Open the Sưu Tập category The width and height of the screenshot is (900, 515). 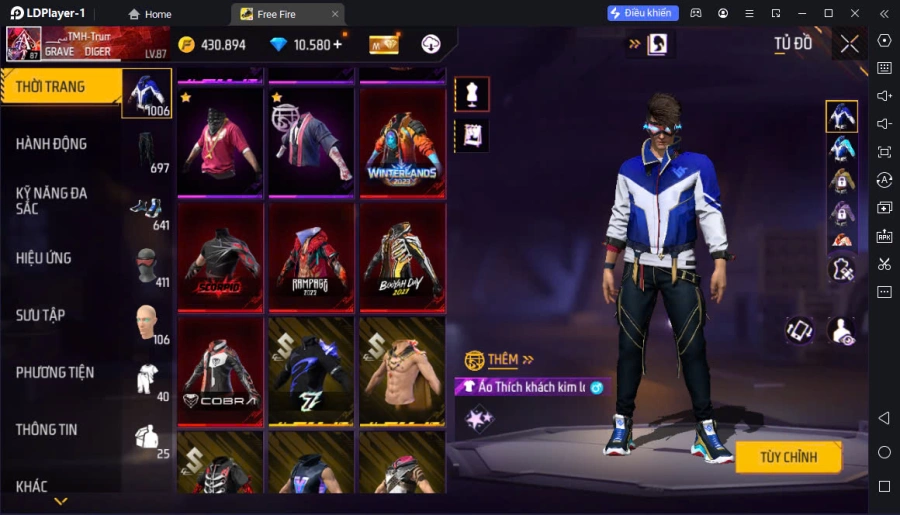[x=62, y=315]
